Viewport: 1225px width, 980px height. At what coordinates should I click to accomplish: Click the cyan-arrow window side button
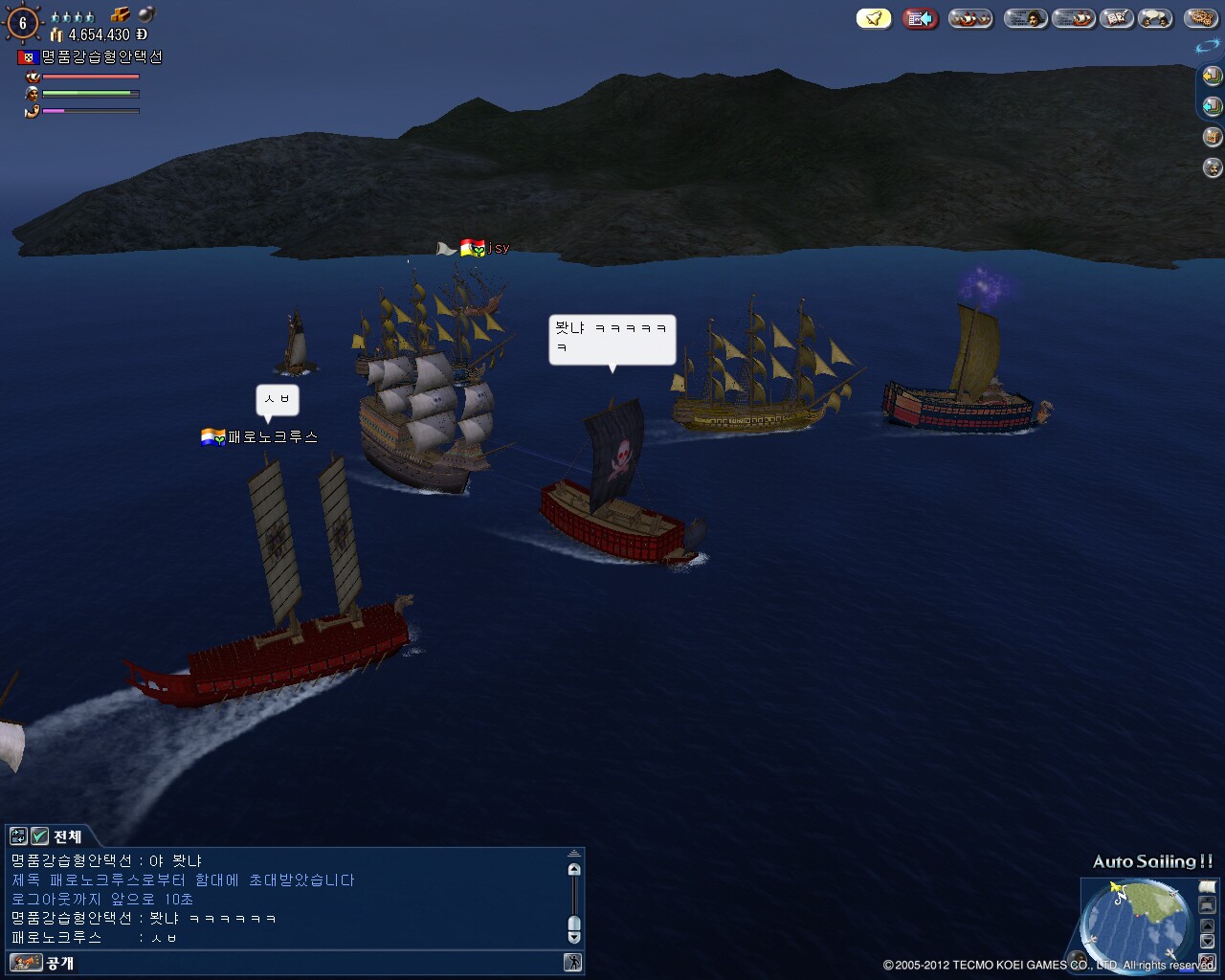pyautogui.click(x=1212, y=106)
